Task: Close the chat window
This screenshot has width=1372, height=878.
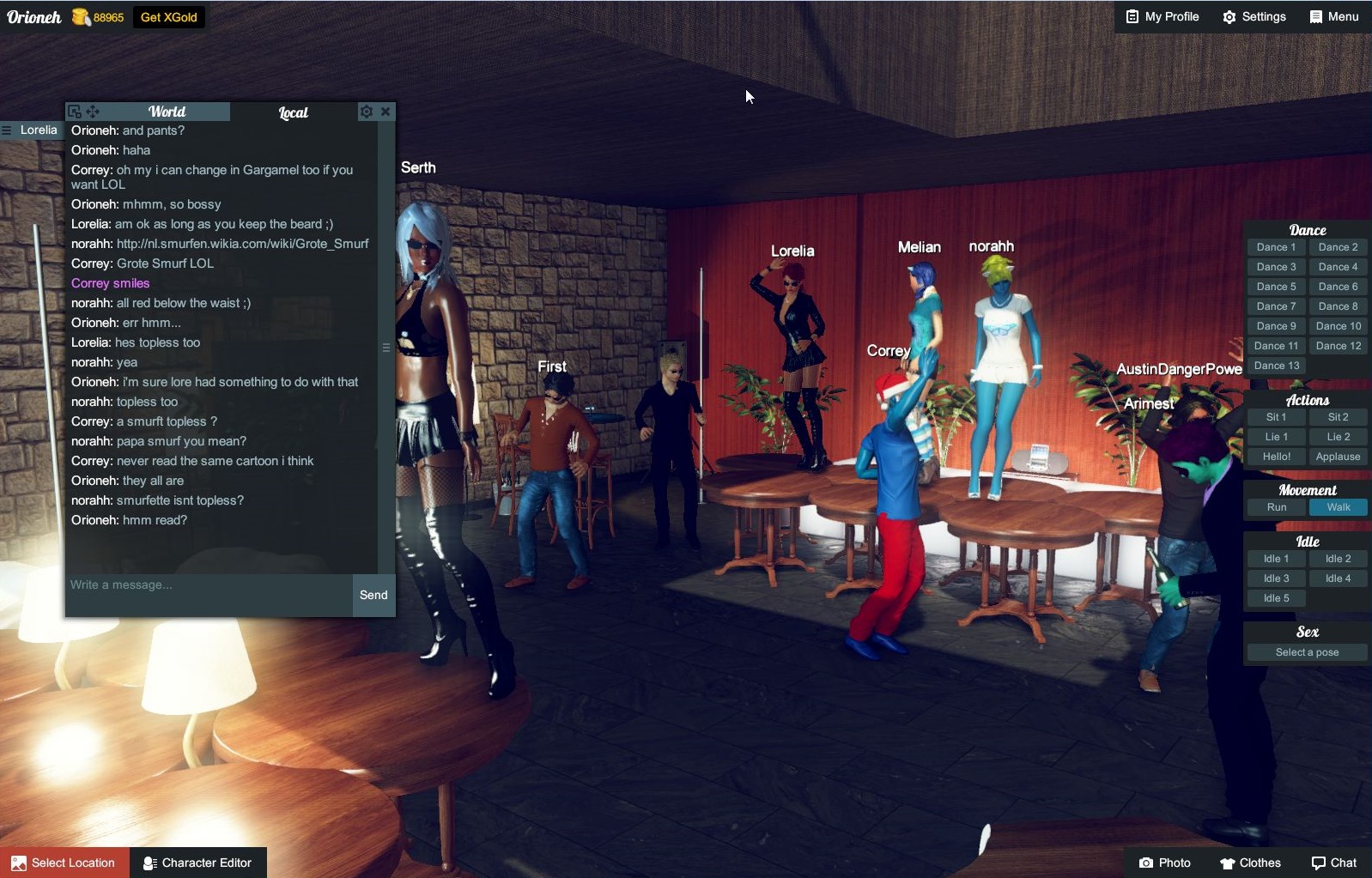Action: click(x=386, y=112)
